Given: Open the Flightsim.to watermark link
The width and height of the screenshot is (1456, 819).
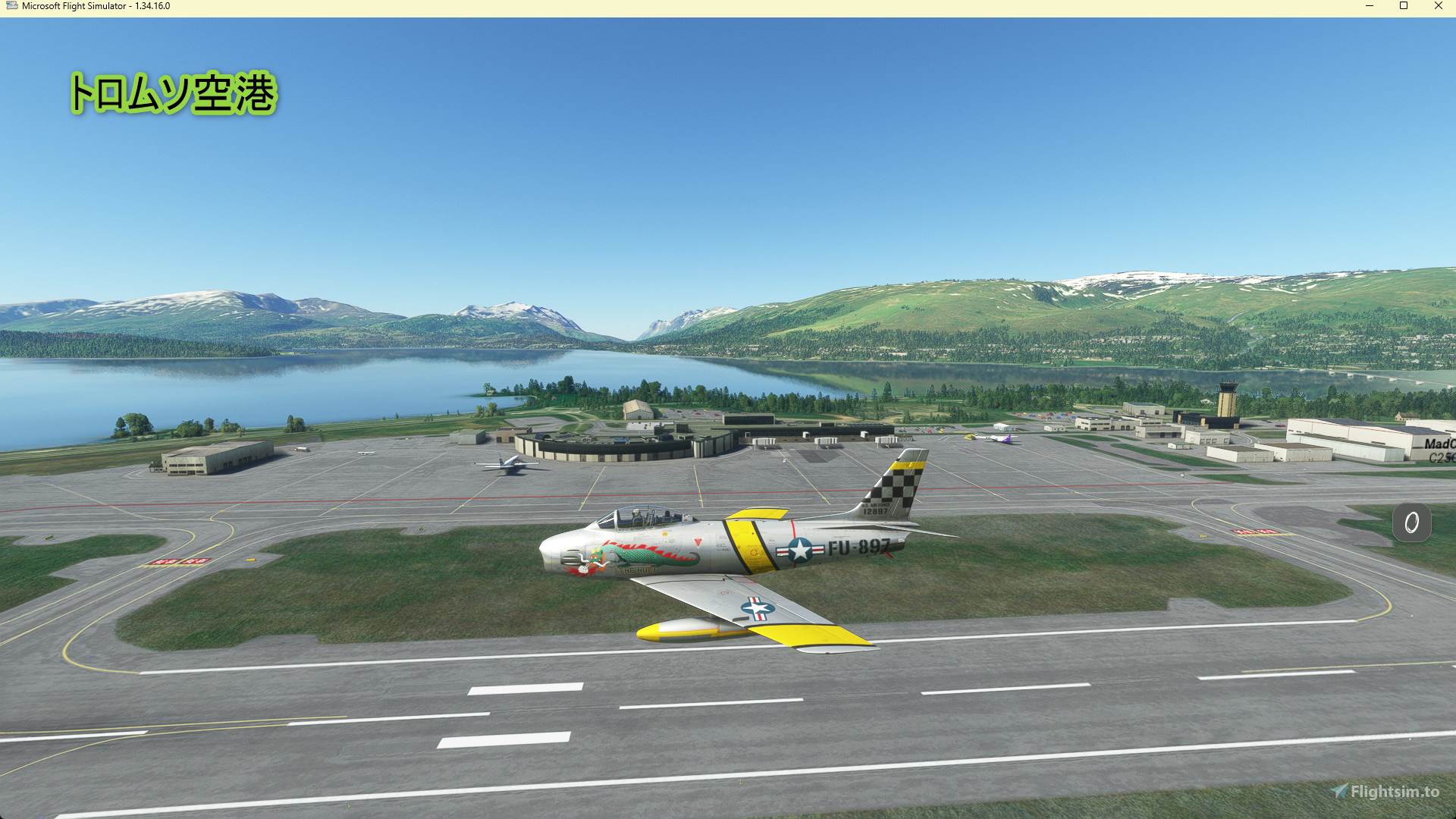Looking at the screenshot, I should click(1395, 792).
